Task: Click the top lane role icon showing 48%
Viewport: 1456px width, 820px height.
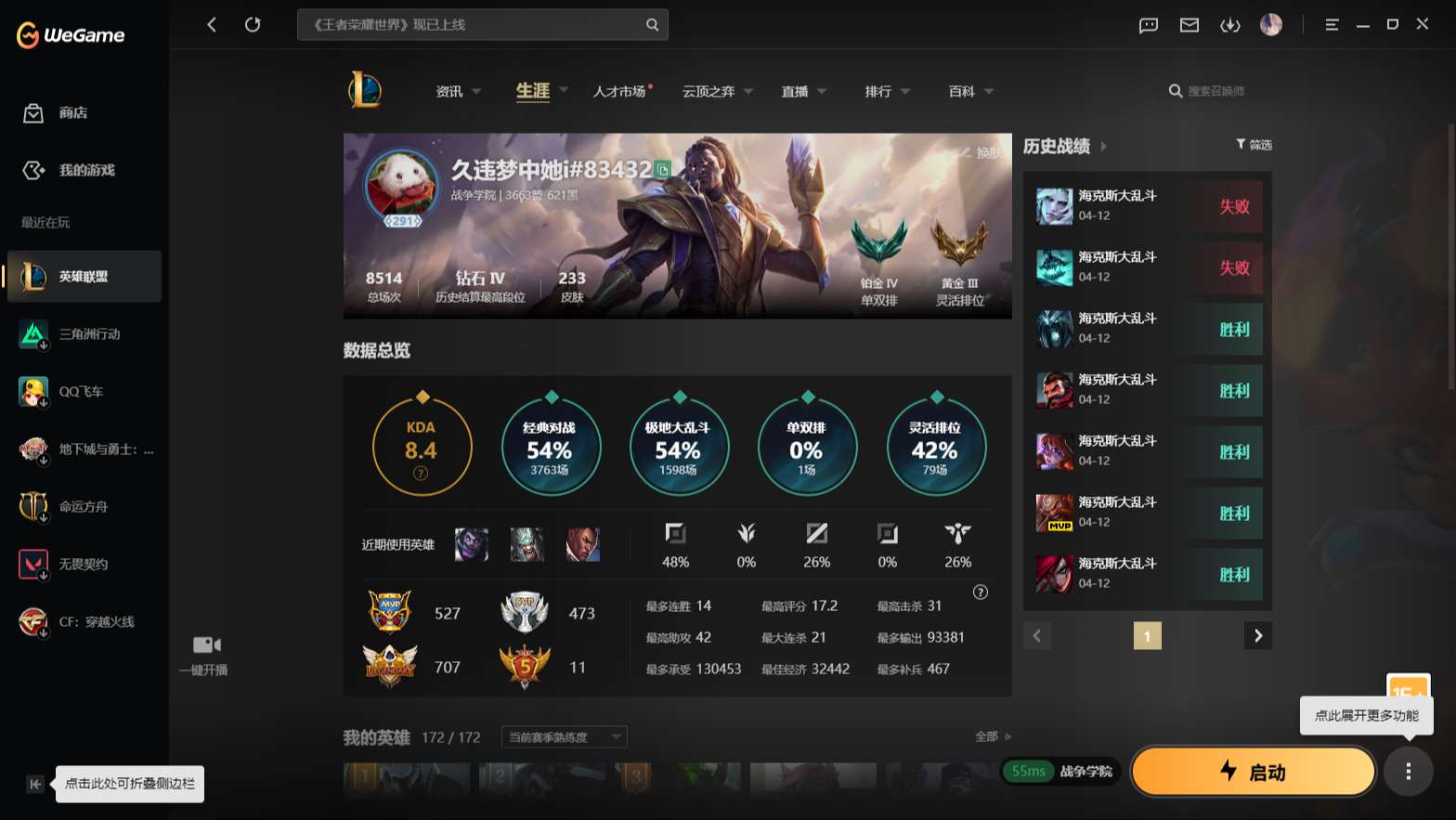Action: click(x=675, y=534)
